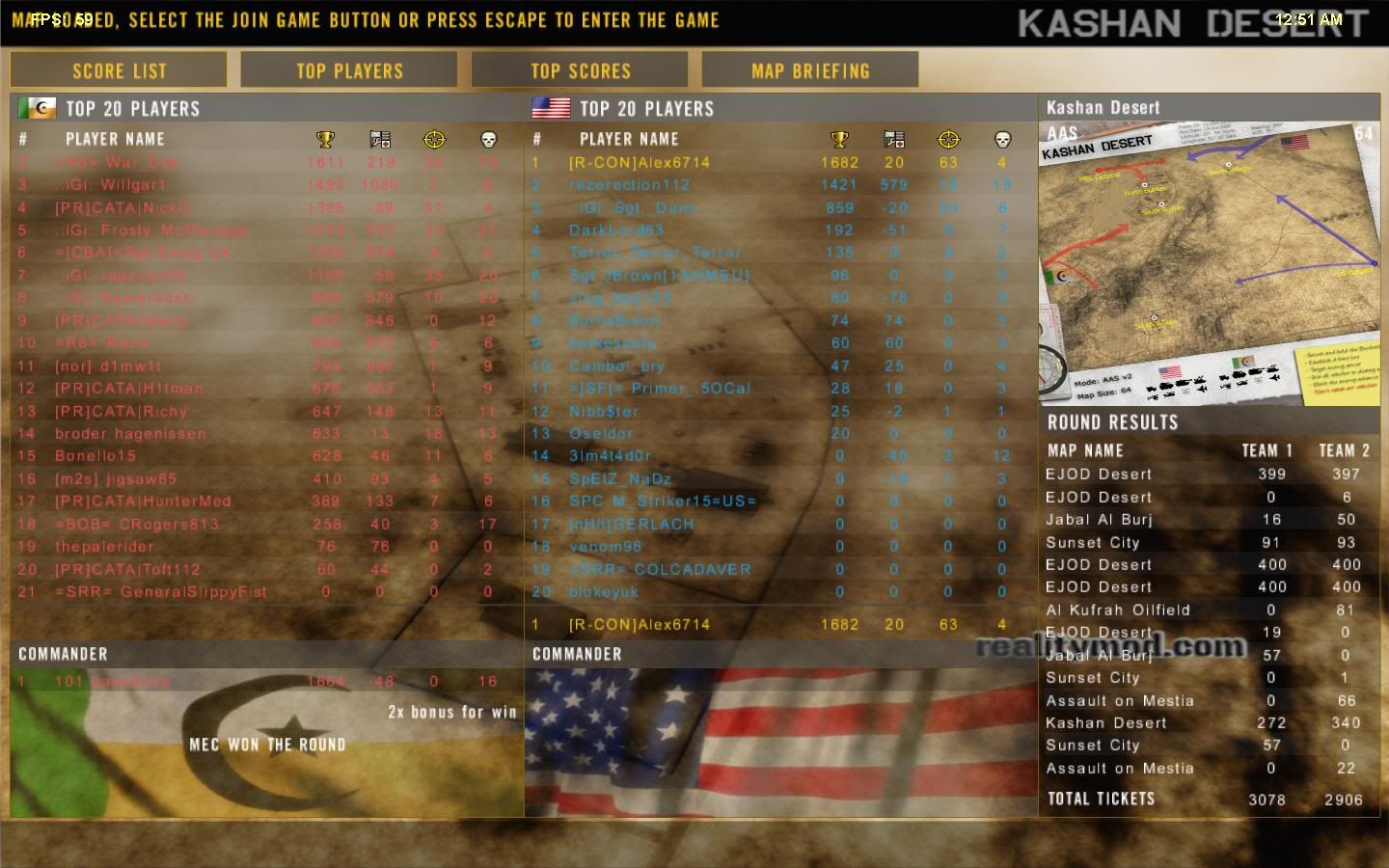This screenshot has width=1389, height=868.
Task: Select player Nibb$ter row
Action: (604, 412)
